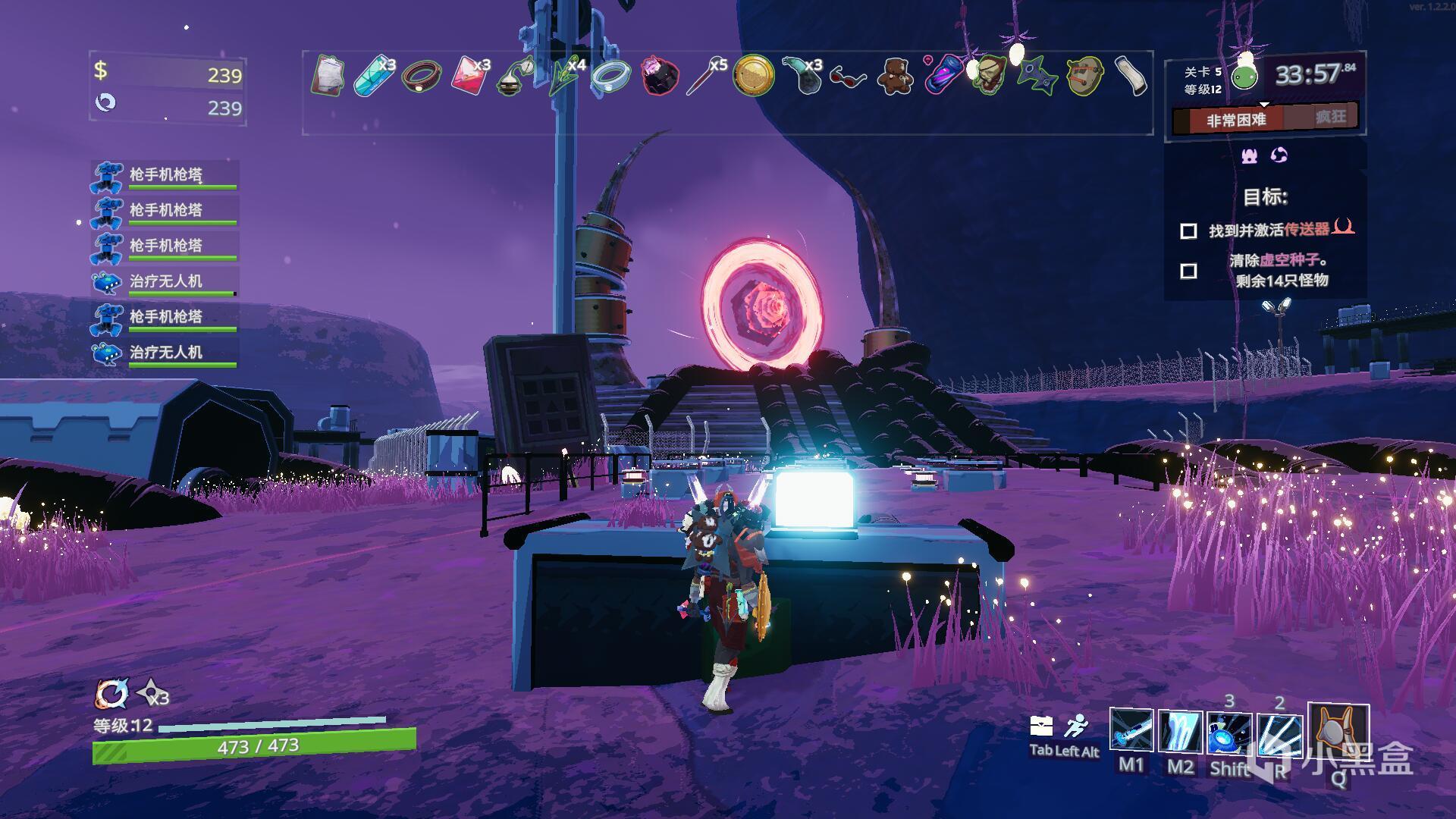The width and height of the screenshot is (1456, 819).
Task: Click the void seed objective checkbox
Action: point(1188,271)
